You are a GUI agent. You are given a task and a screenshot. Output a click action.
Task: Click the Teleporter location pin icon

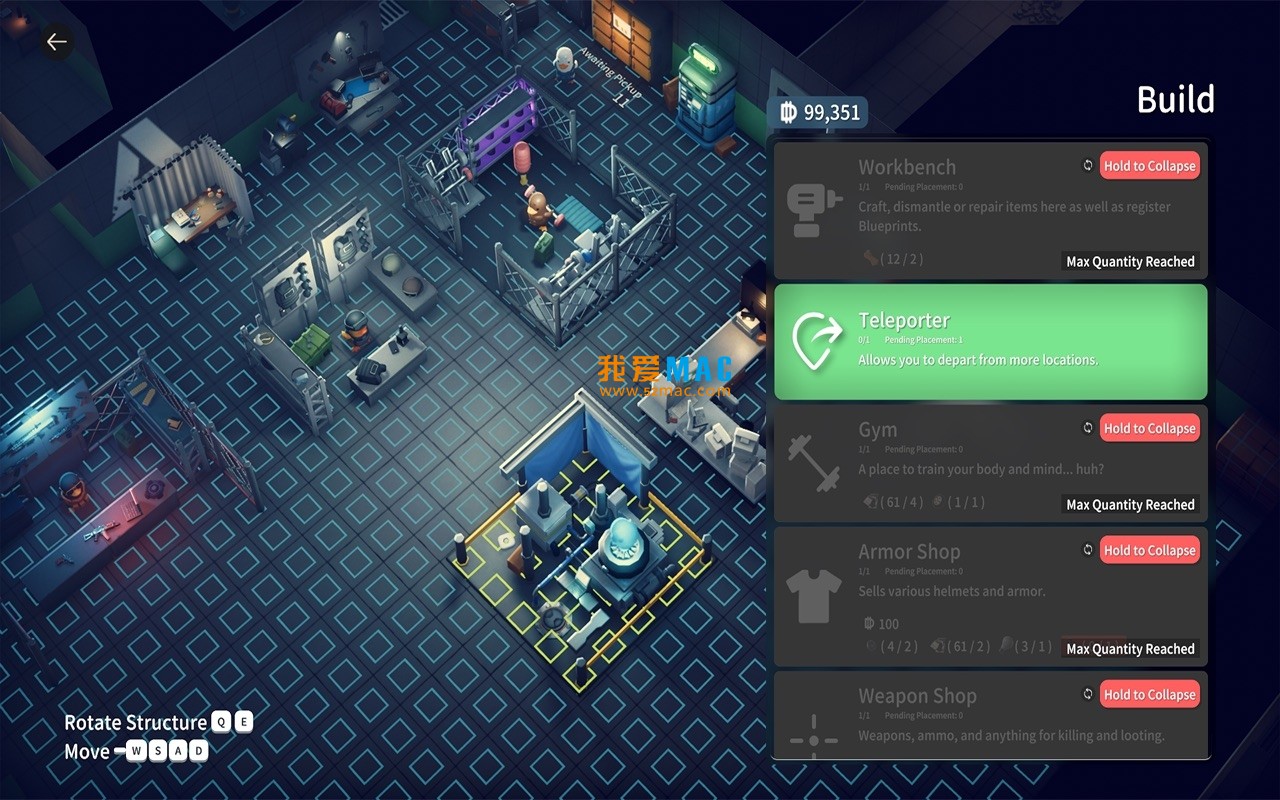[x=820, y=343]
